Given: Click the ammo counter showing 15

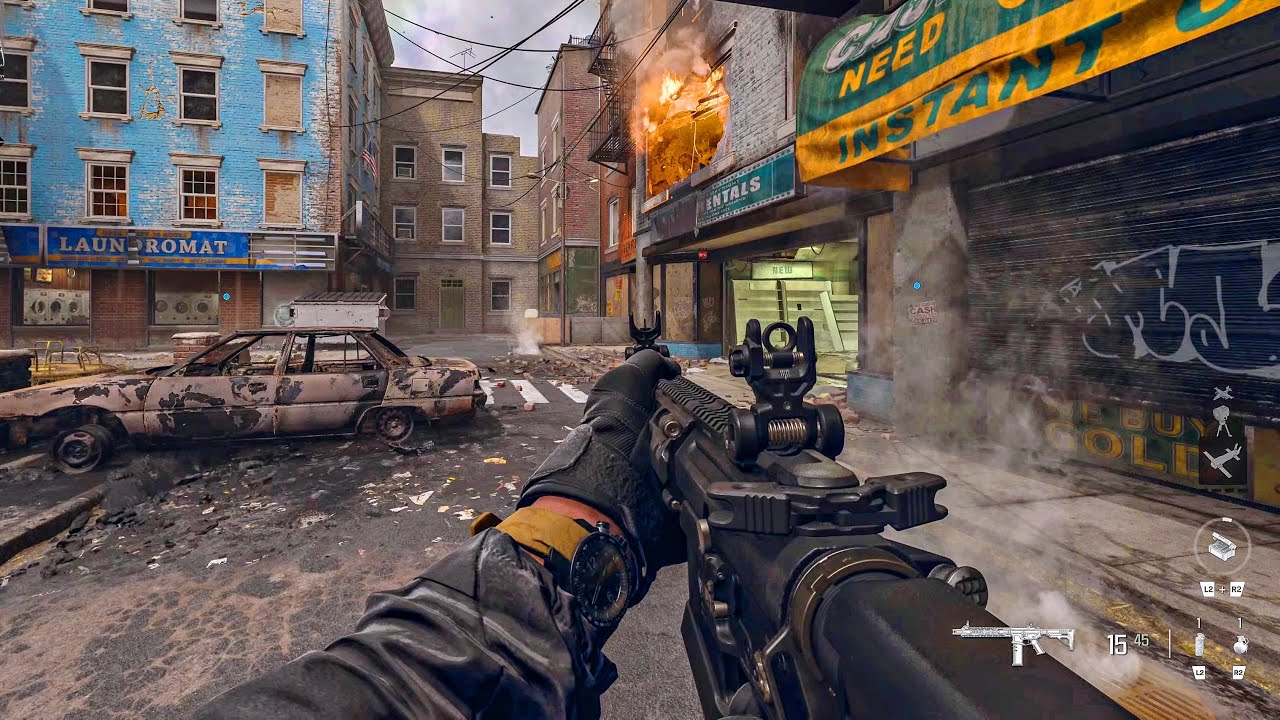Looking at the screenshot, I should click(x=1117, y=645).
